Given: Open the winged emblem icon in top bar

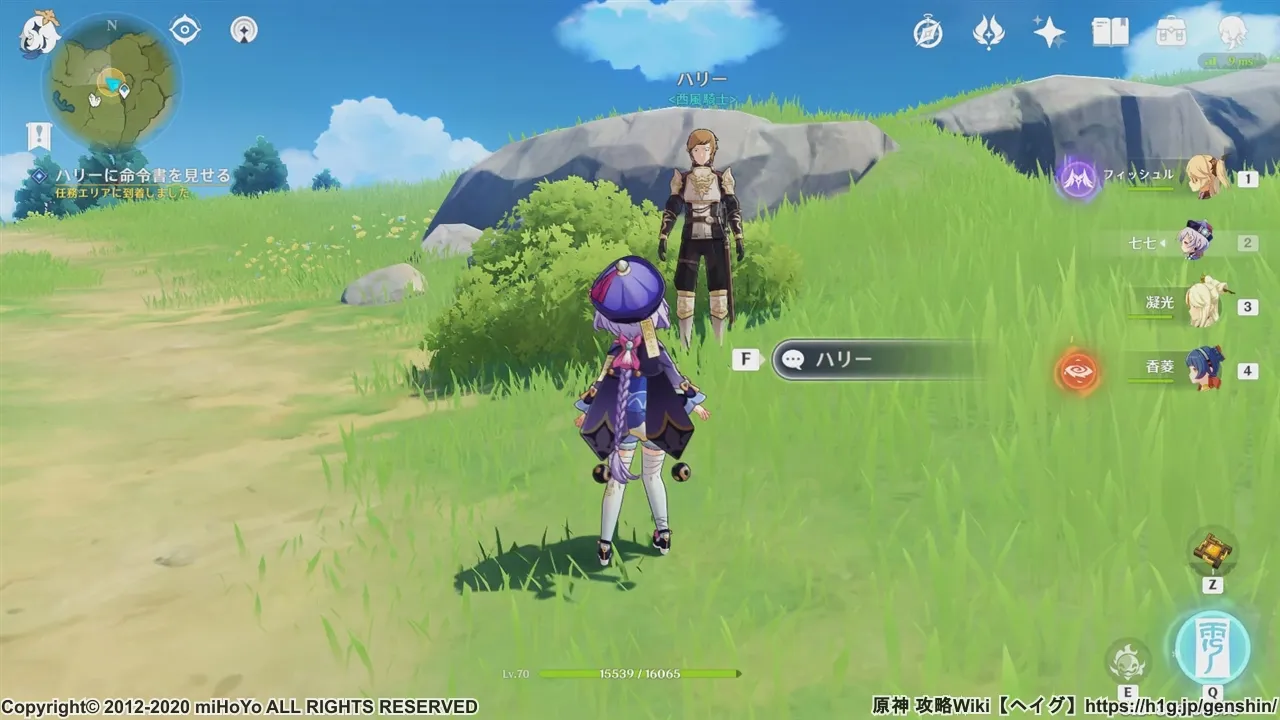Looking at the screenshot, I should point(988,33).
